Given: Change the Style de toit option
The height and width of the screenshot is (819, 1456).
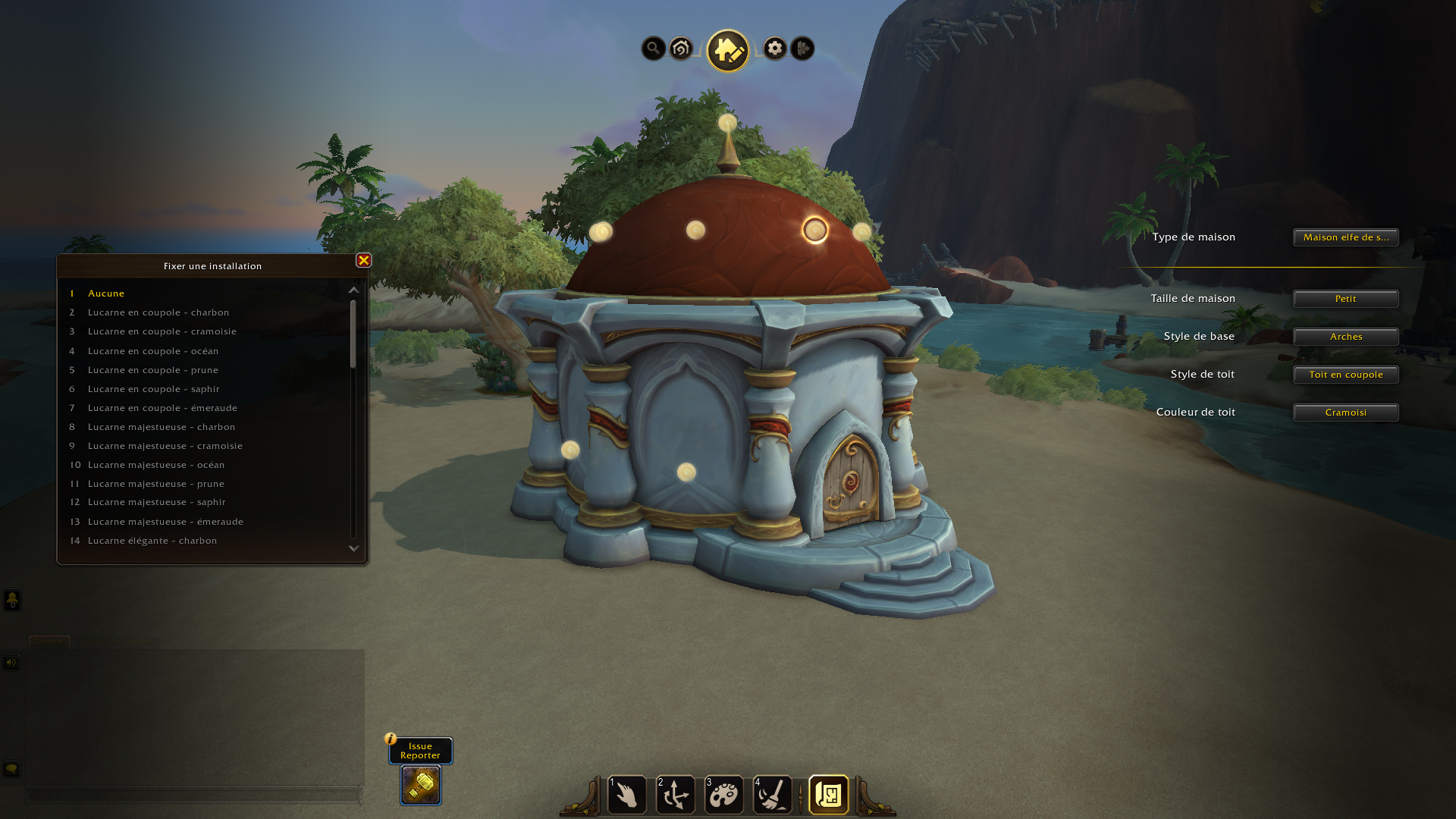Looking at the screenshot, I should click(x=1345, y=375).
